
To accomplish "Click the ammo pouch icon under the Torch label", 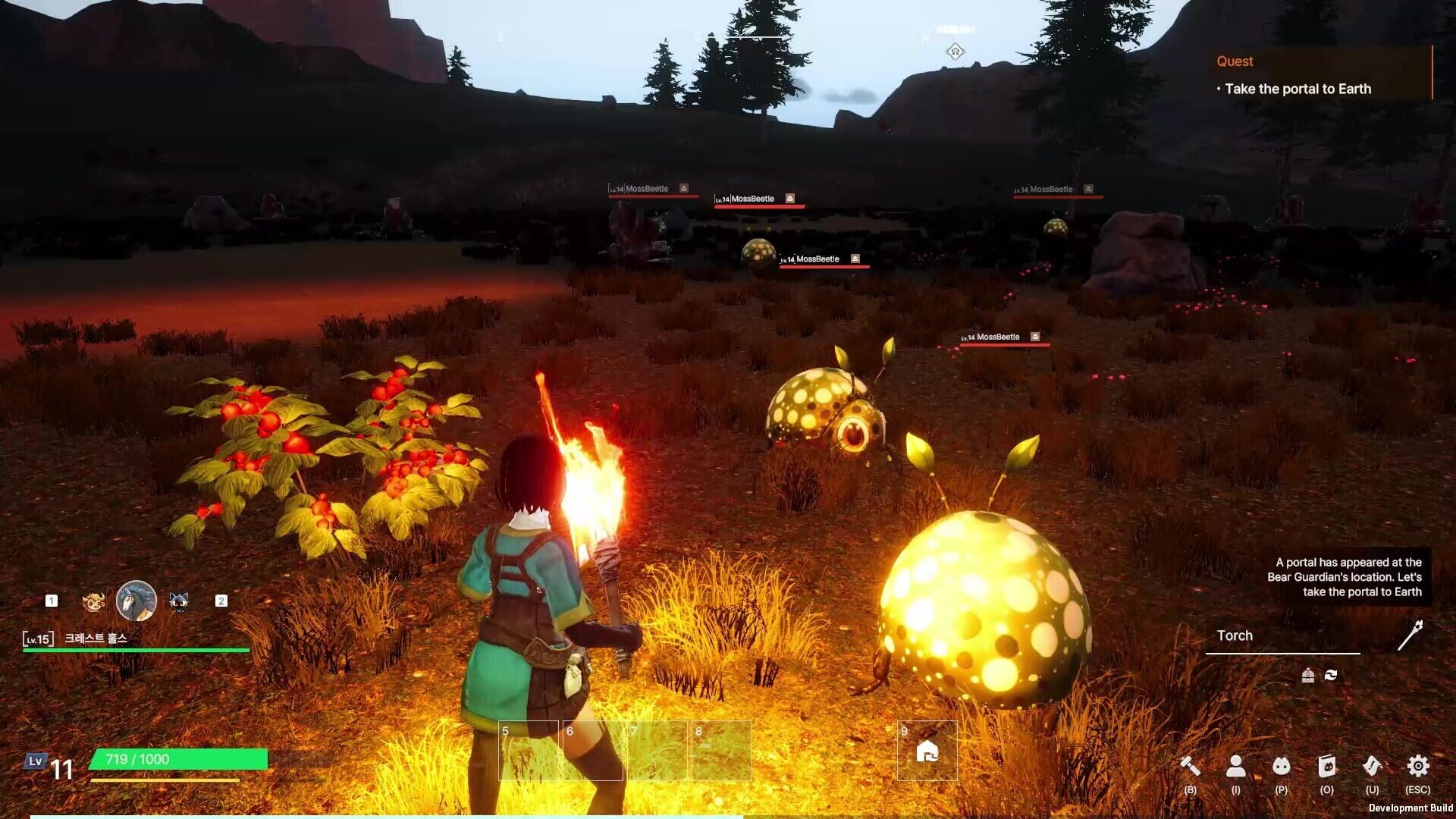I will (x=1307, y=673).
